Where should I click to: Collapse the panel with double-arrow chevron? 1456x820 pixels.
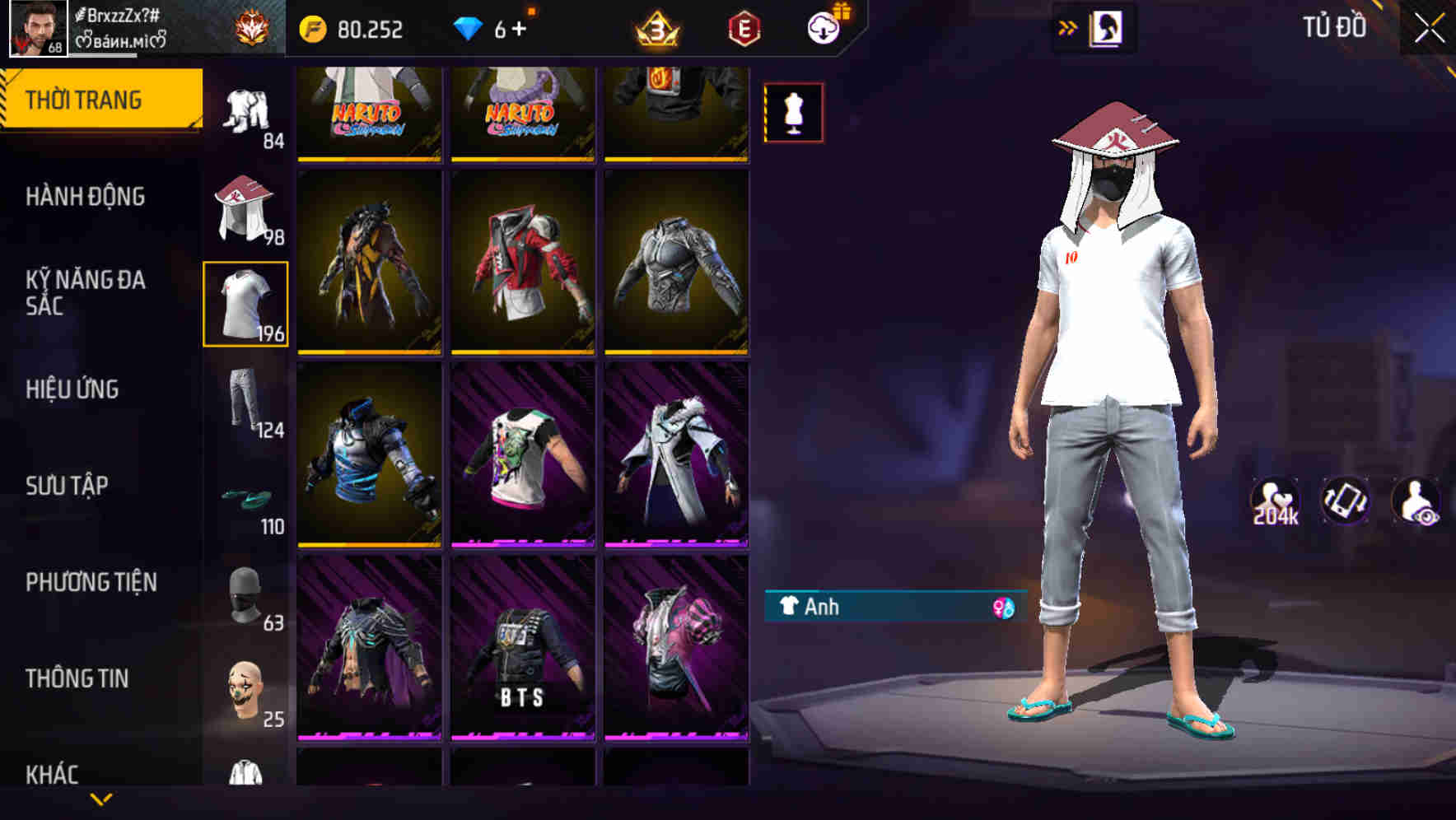(1068, 27)
